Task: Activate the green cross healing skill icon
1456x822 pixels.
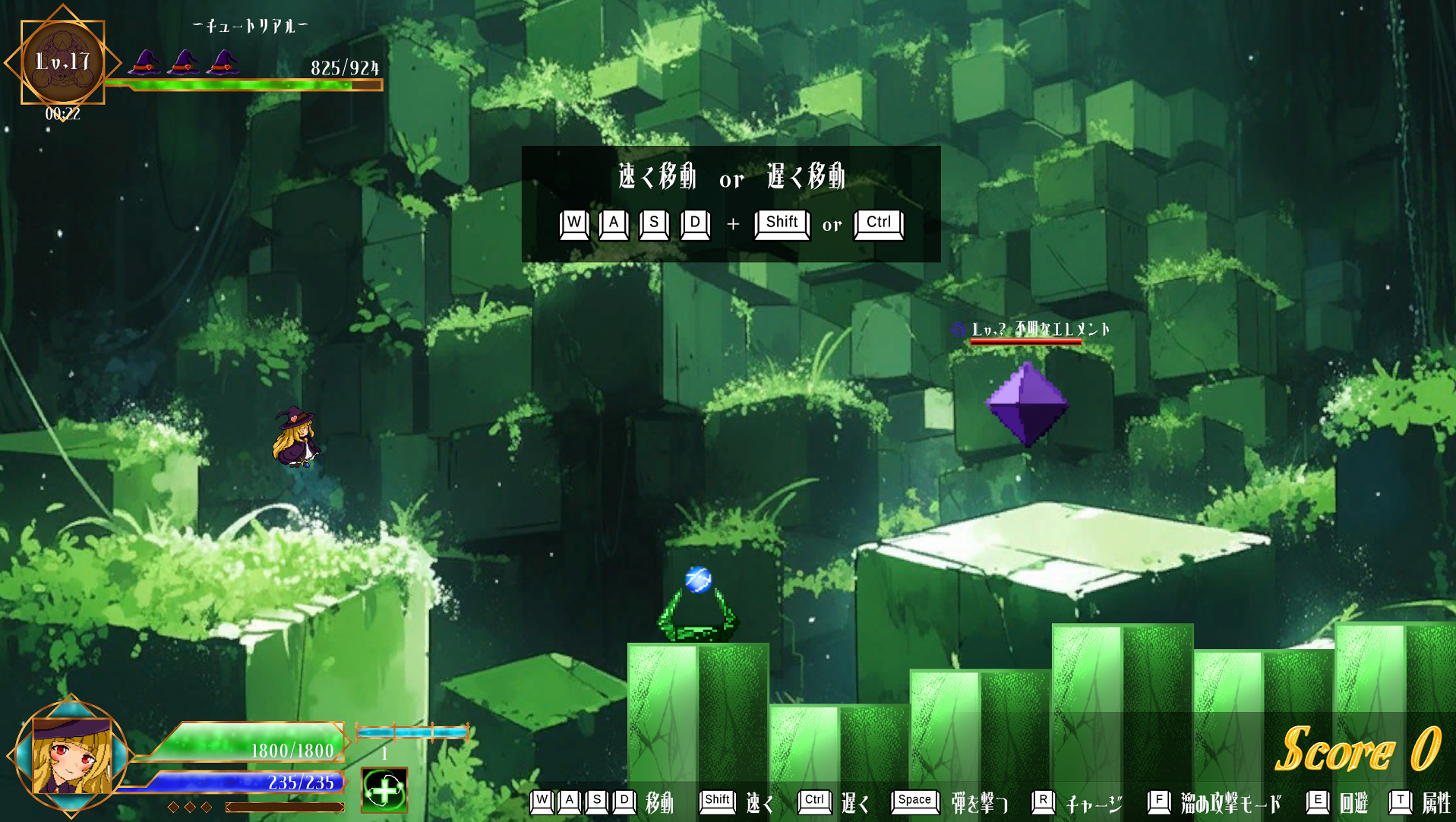Action: [x=384, y=790]
